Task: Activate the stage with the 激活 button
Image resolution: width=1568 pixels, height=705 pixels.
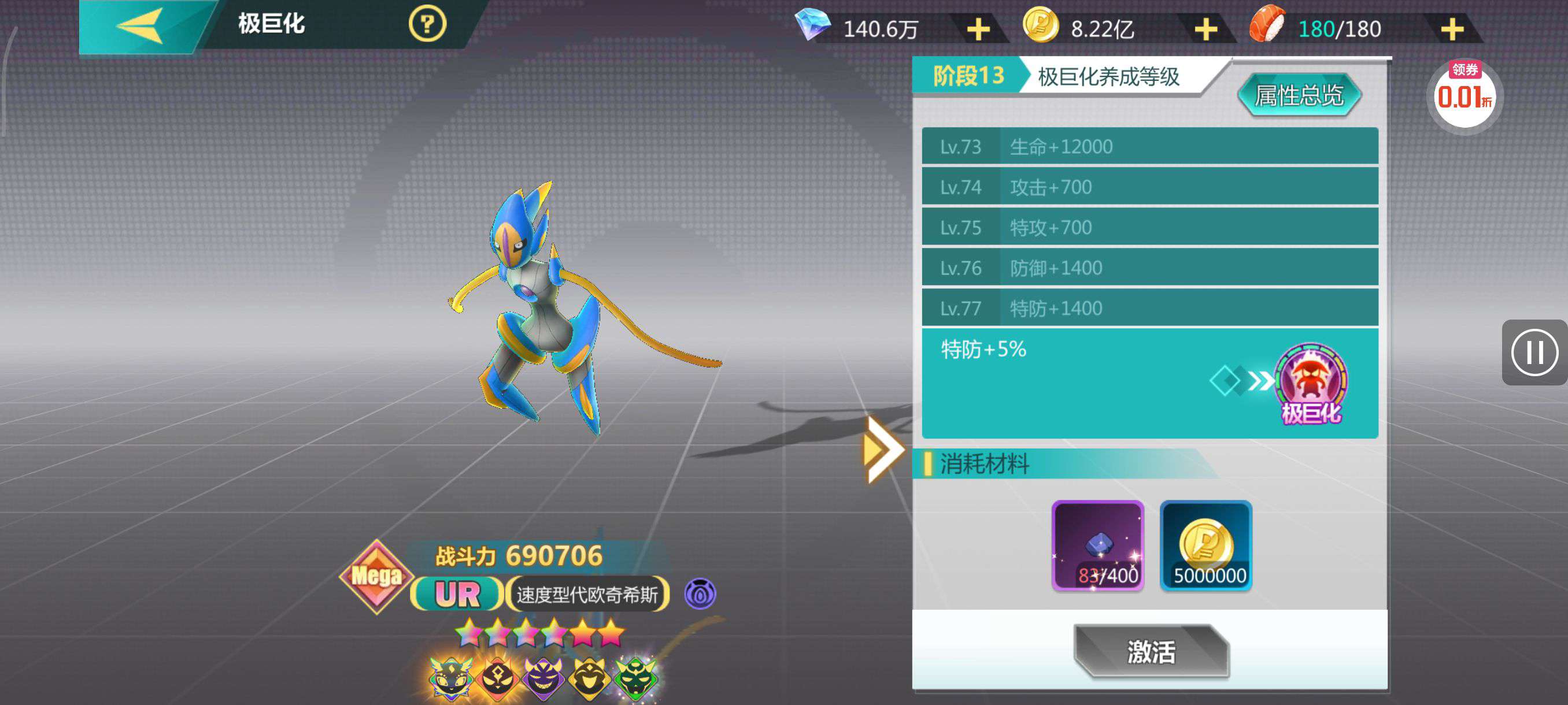Action: (x=1151, y=651)
